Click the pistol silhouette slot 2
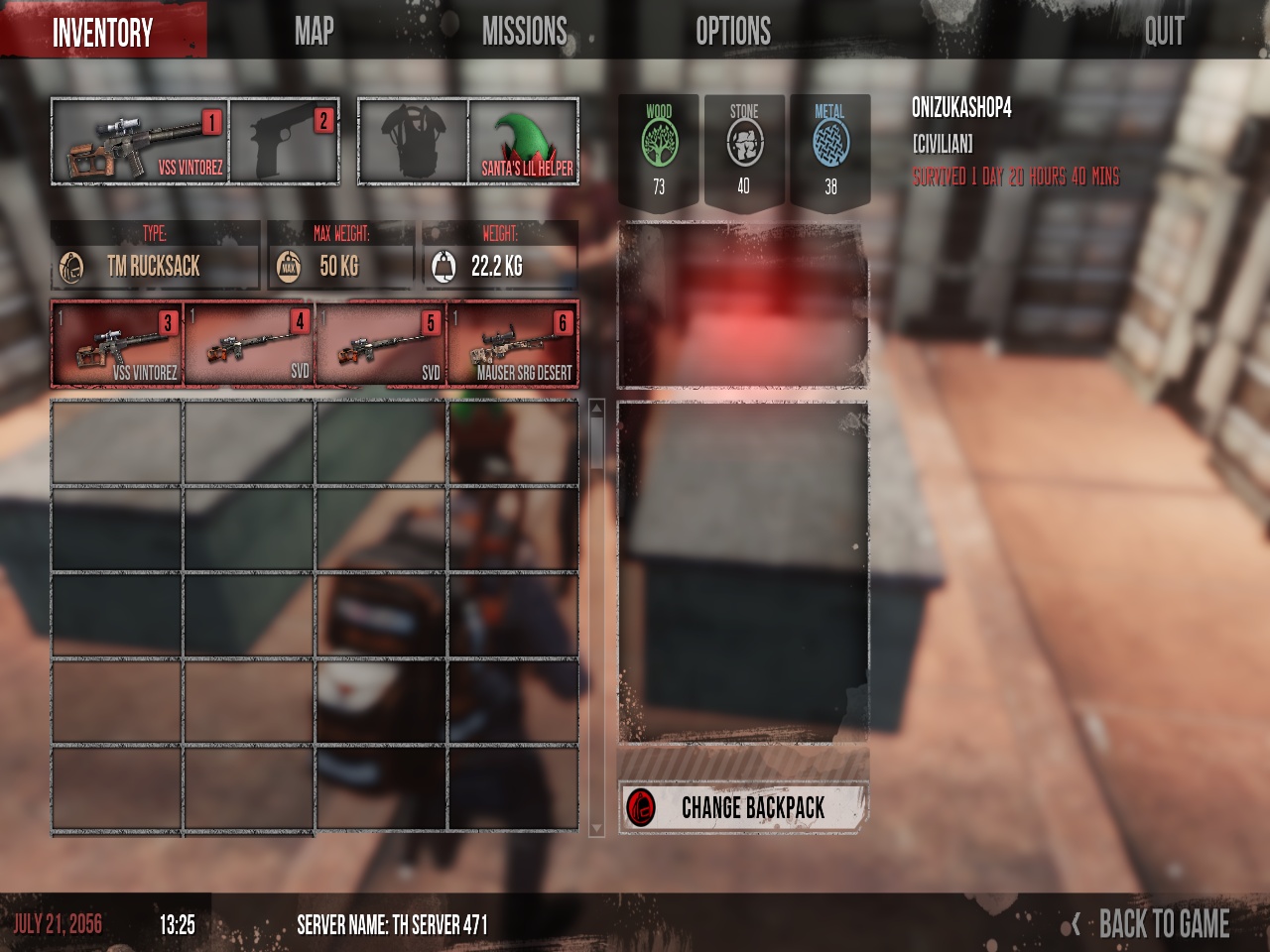 284,141
